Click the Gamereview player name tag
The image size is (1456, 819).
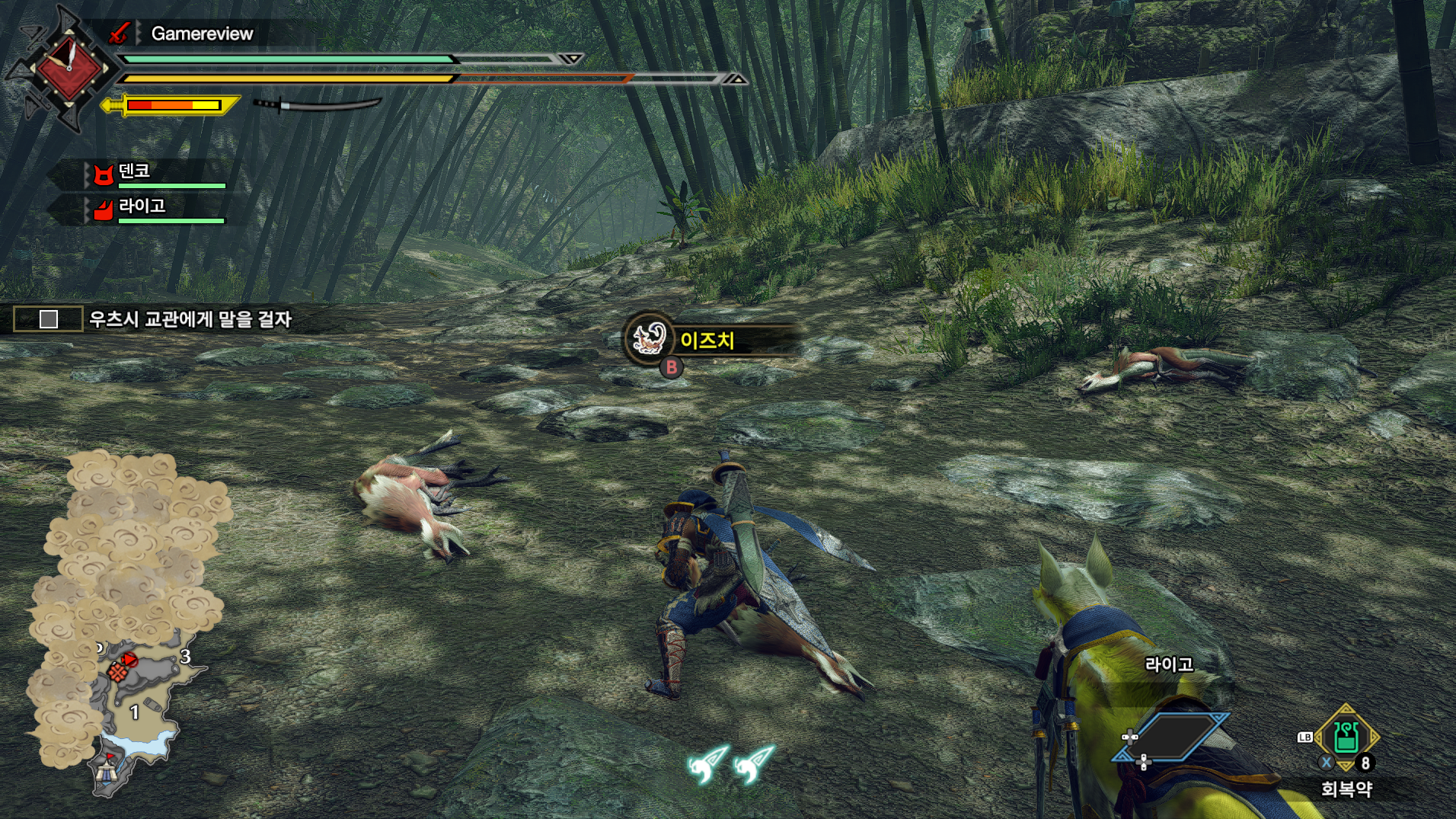click(202, 34)
